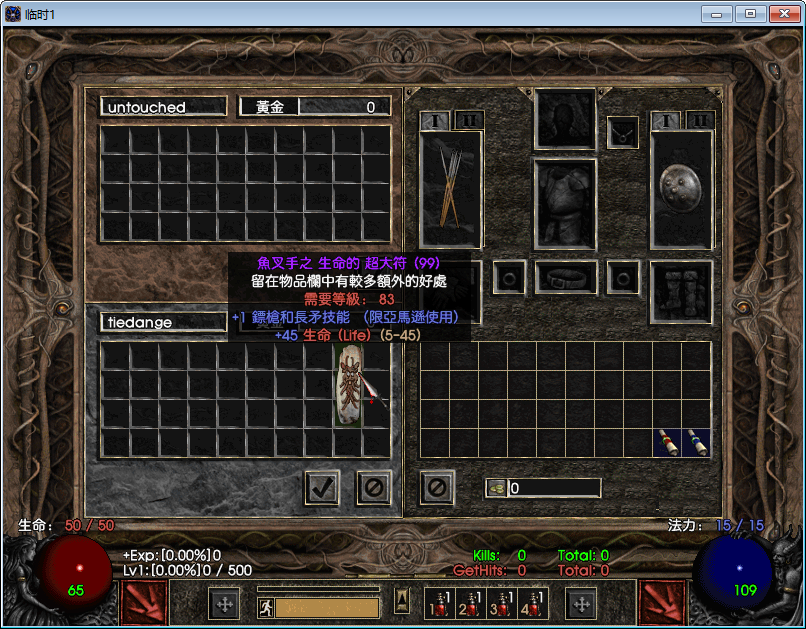Click the circle-slash button left of the gold field
Image resolution: width=806 pixels, height=629 pixels.
click(437, 488)
